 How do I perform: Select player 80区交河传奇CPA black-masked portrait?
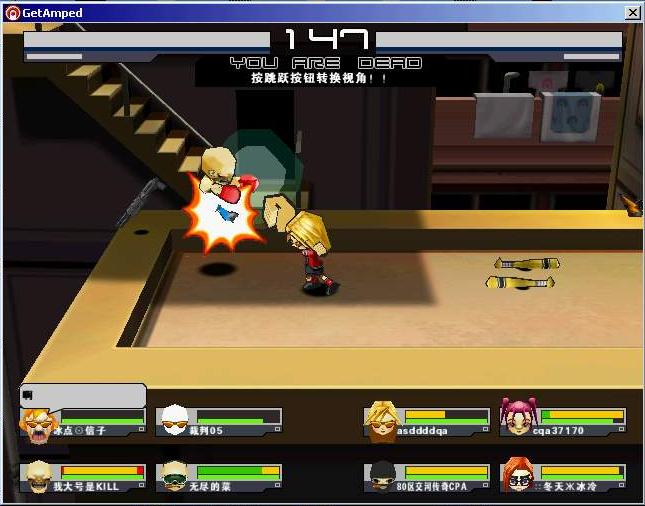(x=381, y=476)
